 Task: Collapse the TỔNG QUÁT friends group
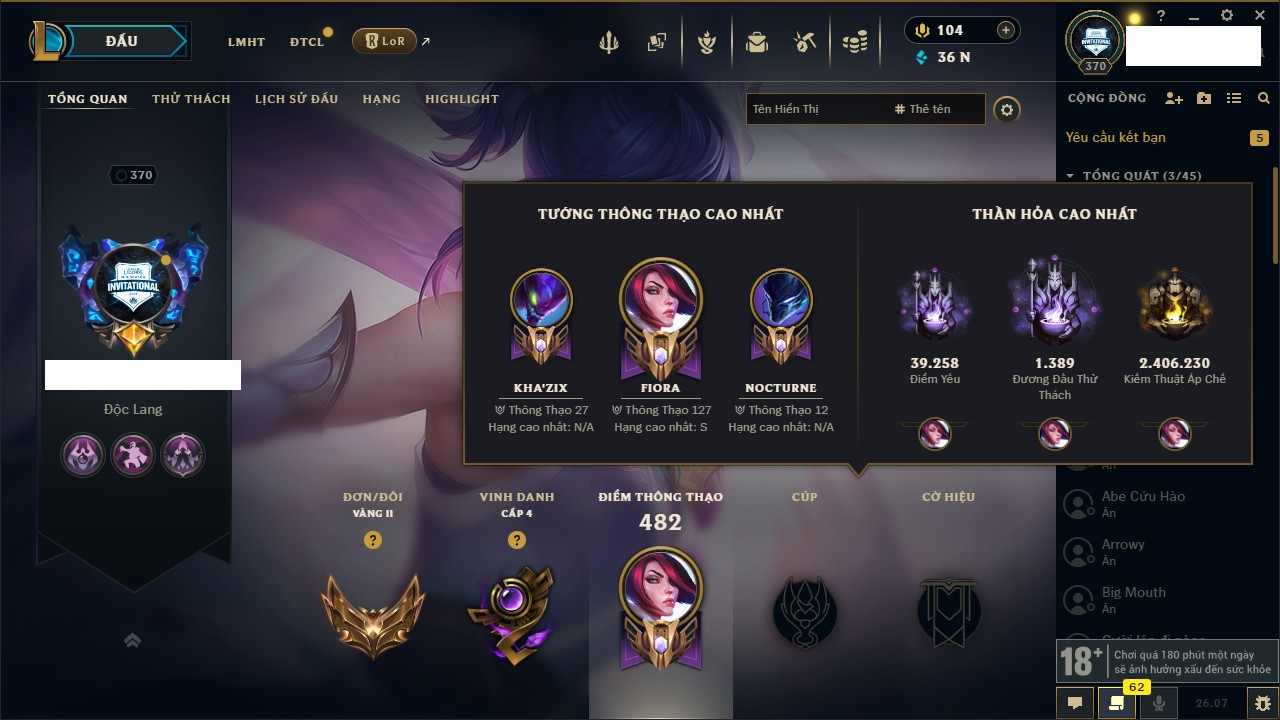click(x=1070, y=176)
